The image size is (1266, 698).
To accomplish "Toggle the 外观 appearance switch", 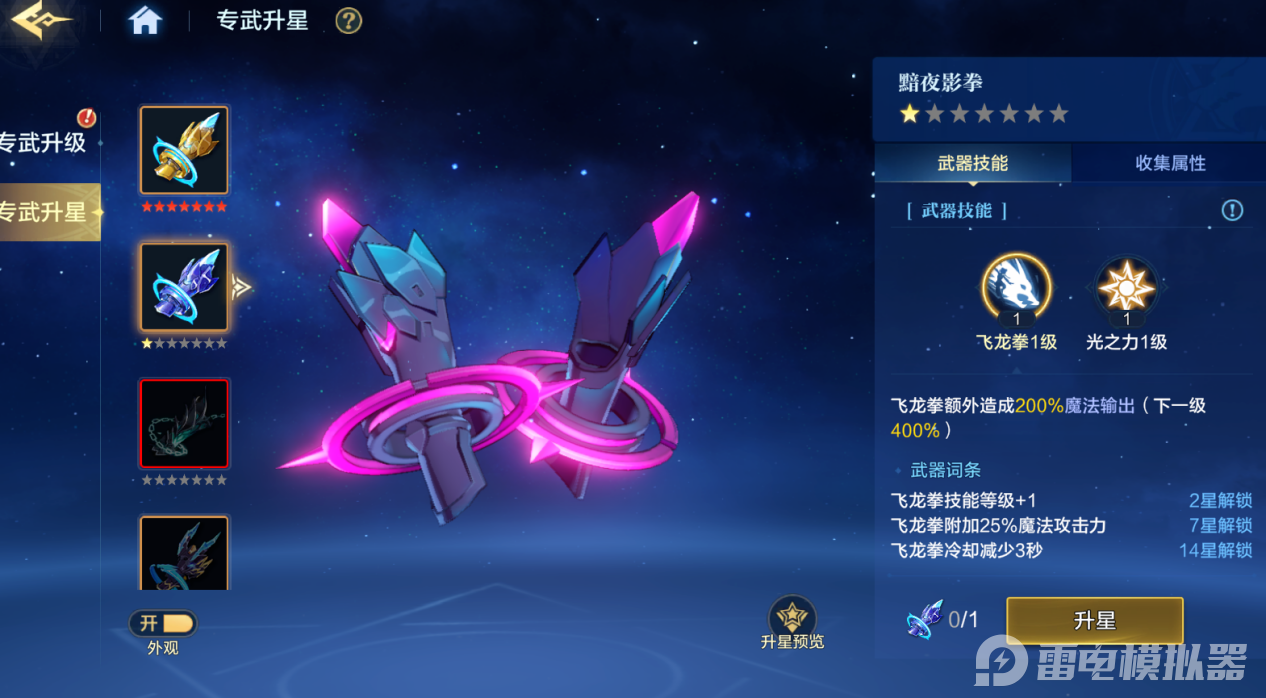I will point(163,624).
